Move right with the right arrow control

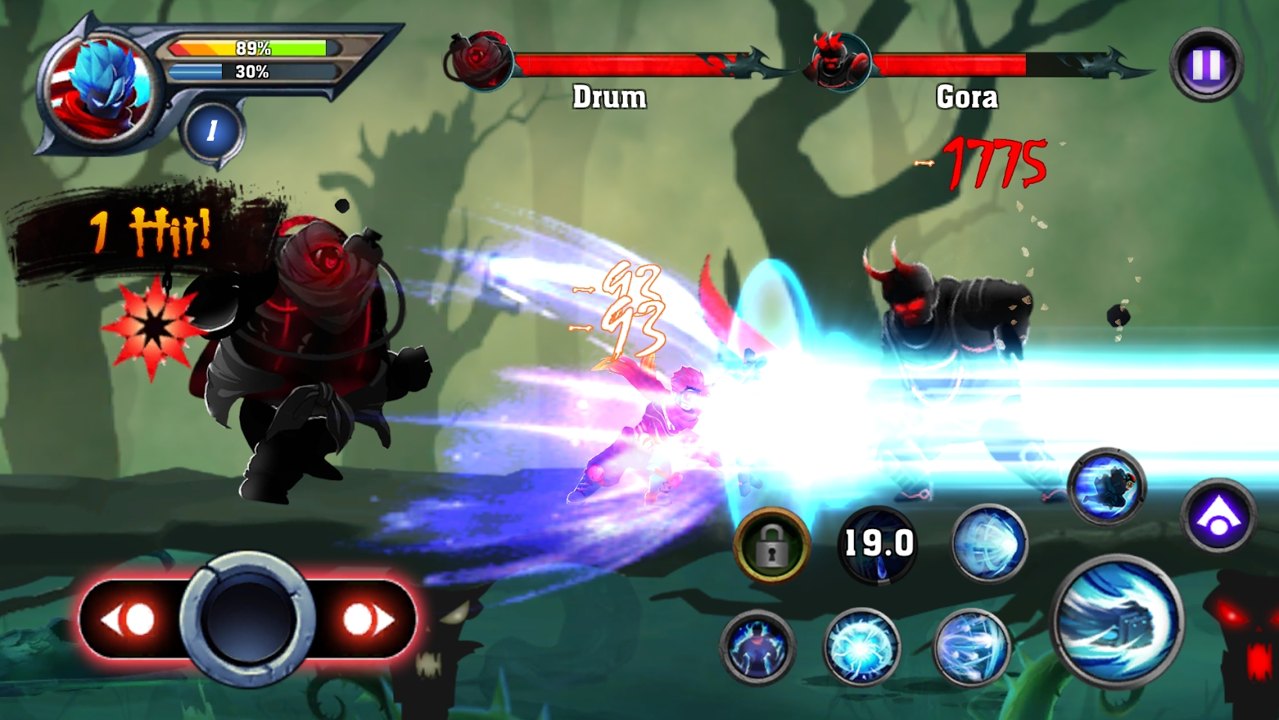(x=366, y=620)
